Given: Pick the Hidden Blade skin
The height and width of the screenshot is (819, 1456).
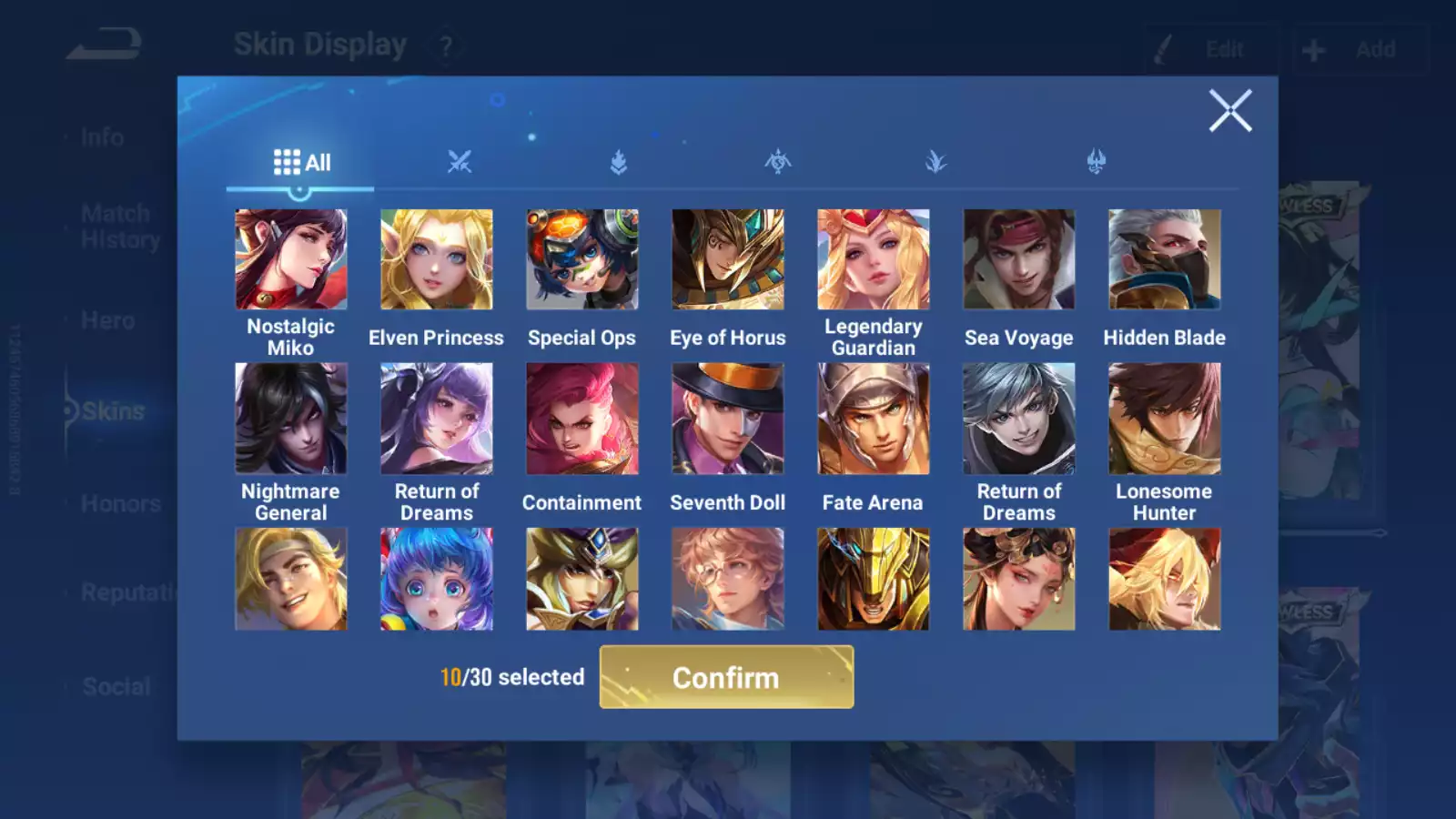Looking at the screenshot, I should pos(1165,260).
